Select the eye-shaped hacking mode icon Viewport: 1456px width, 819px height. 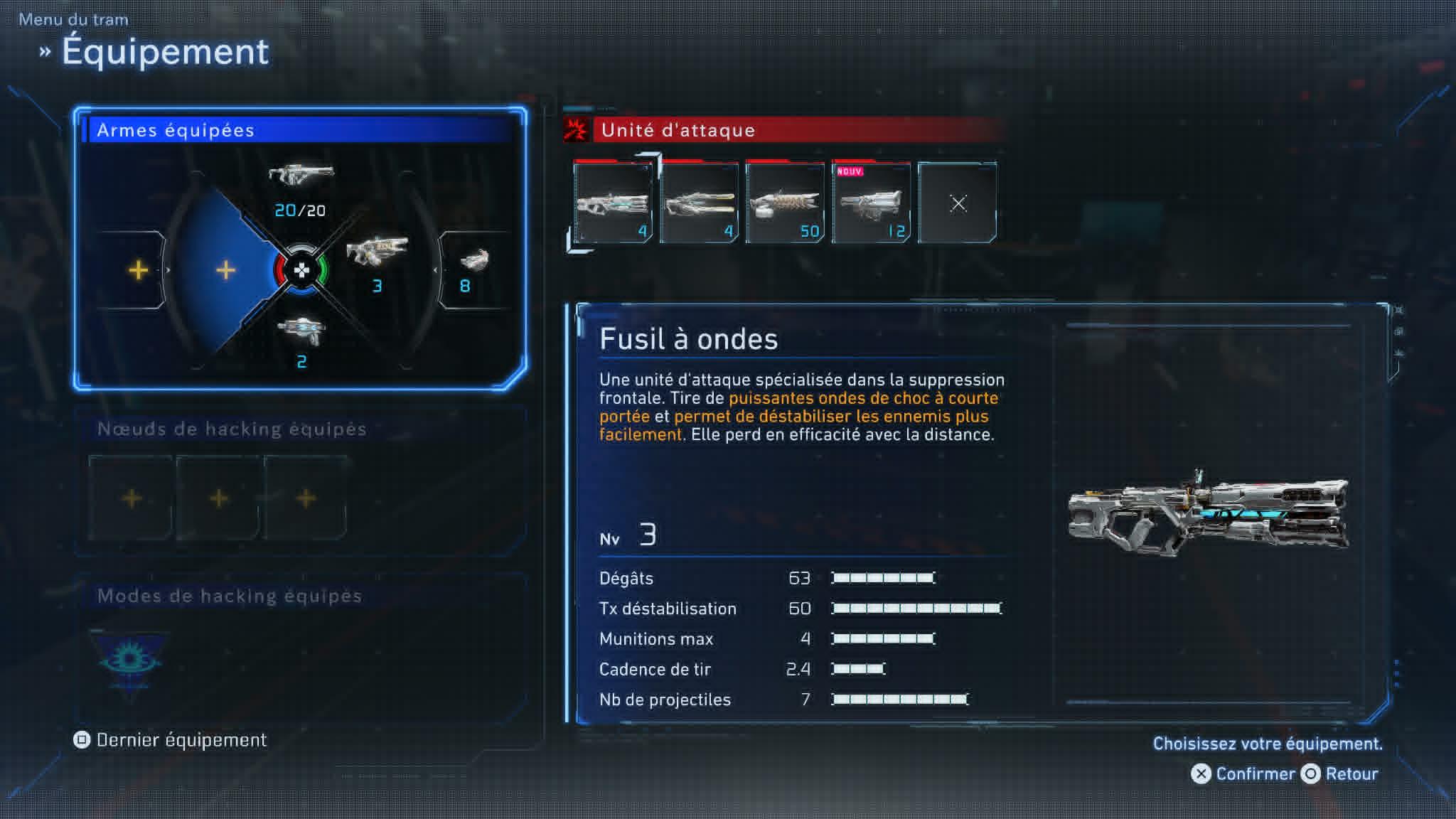pyautogui.click(x=129, y=658)
